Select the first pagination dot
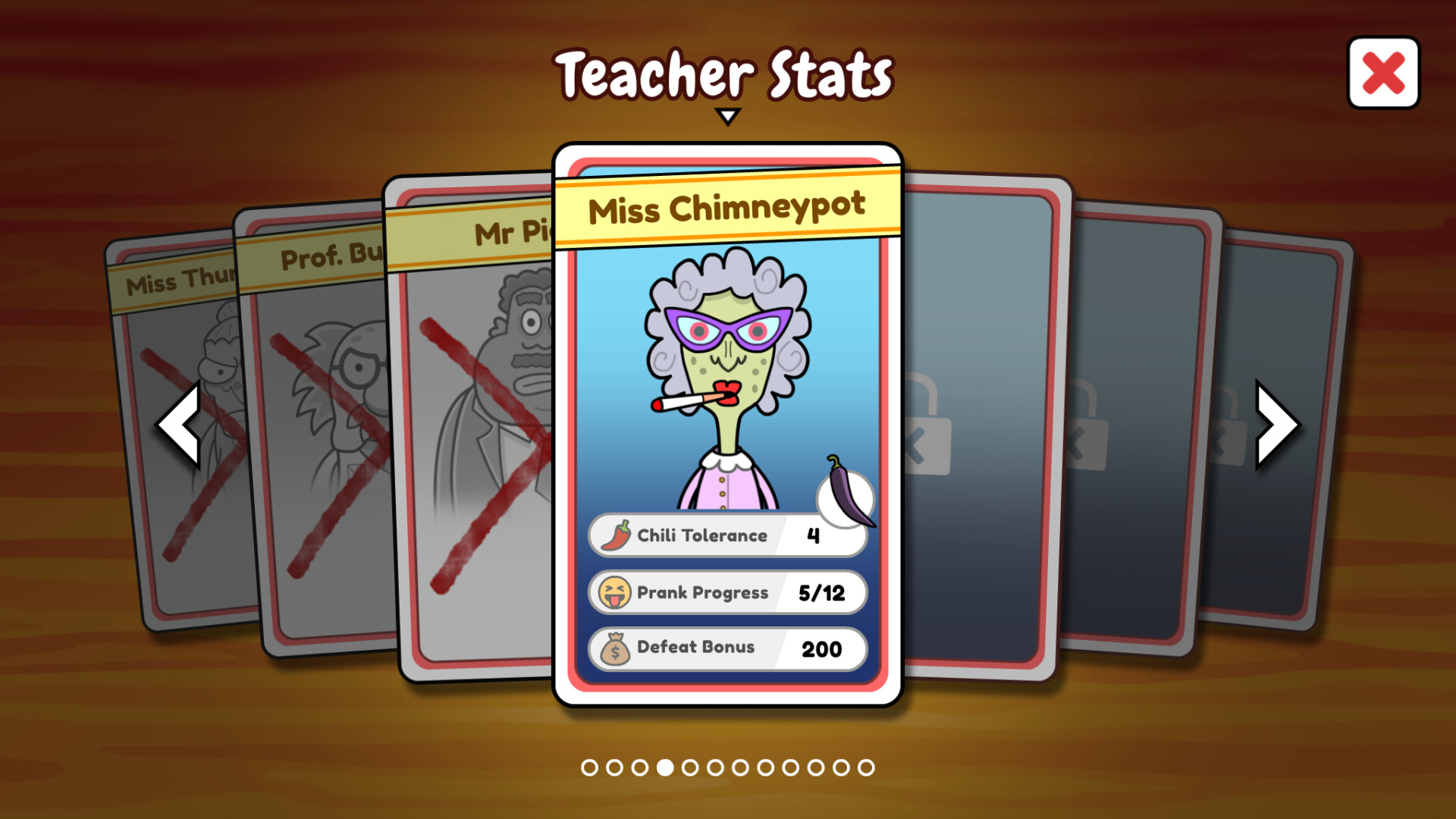The width and height of the screenshot is (1456, 819). 590,767
